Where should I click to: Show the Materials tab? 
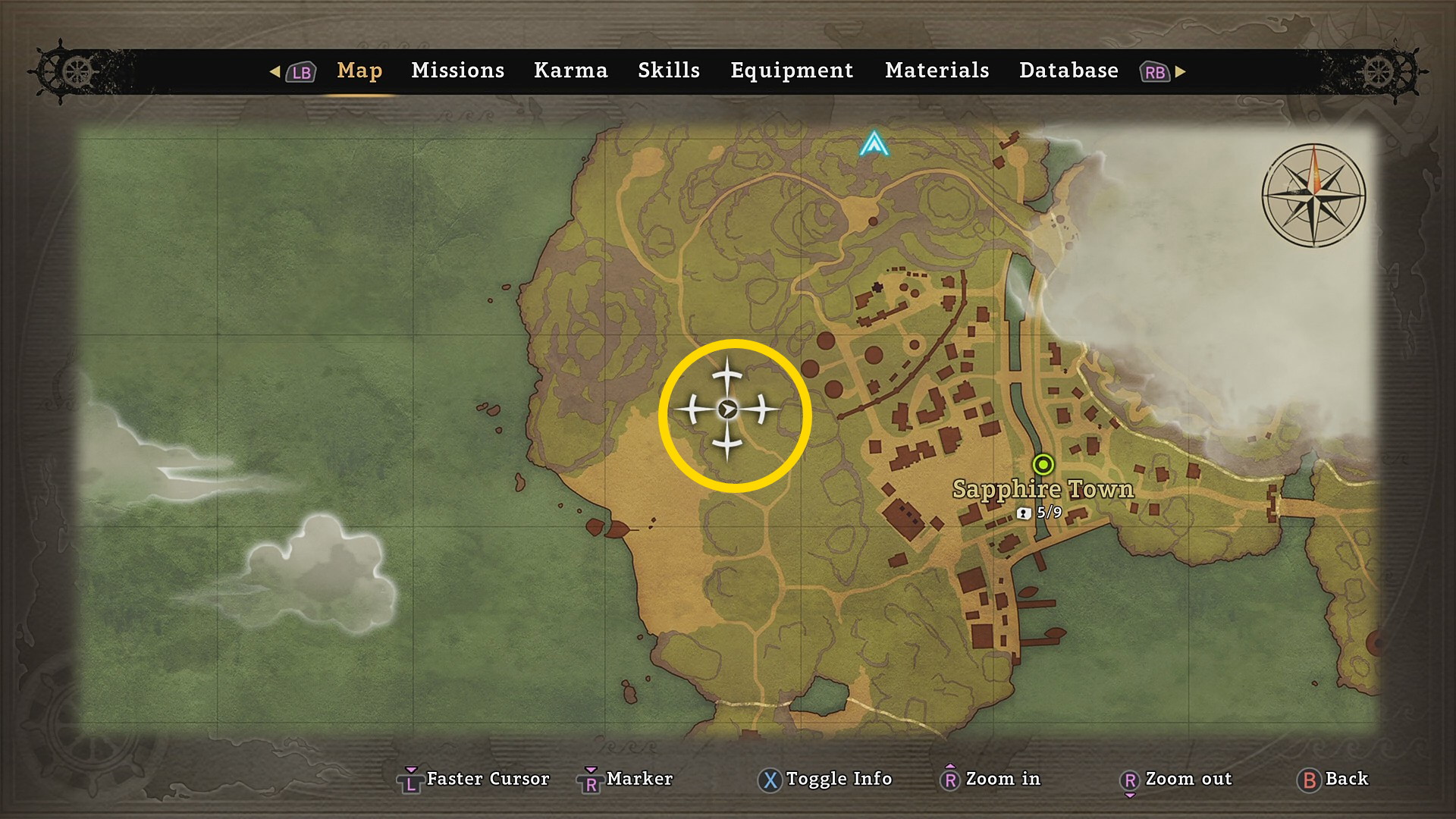pyautogui.click(x=937, y=71)
